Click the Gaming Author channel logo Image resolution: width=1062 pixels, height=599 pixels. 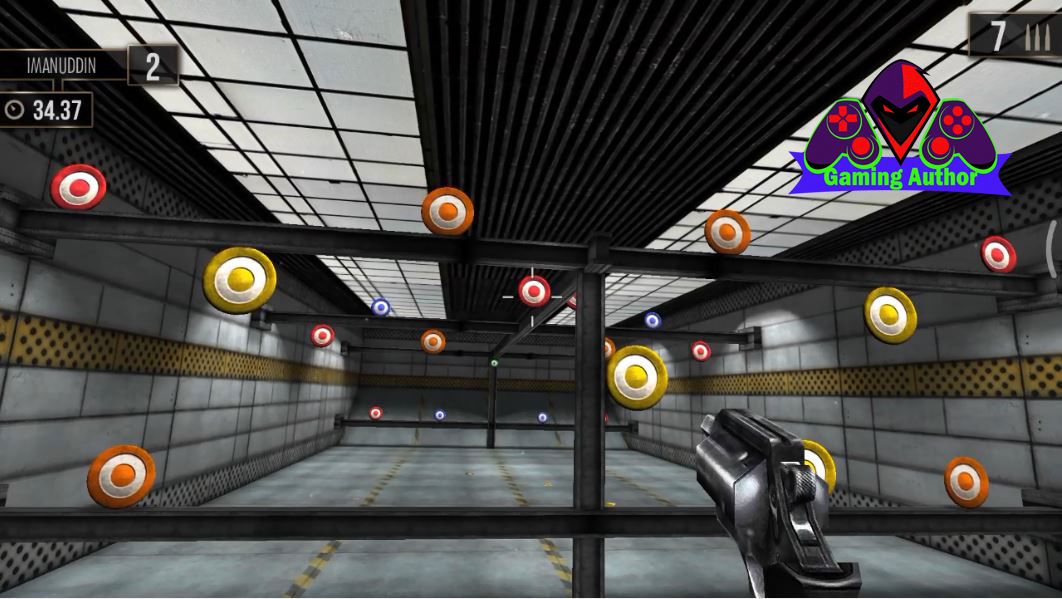coord(900,132)
